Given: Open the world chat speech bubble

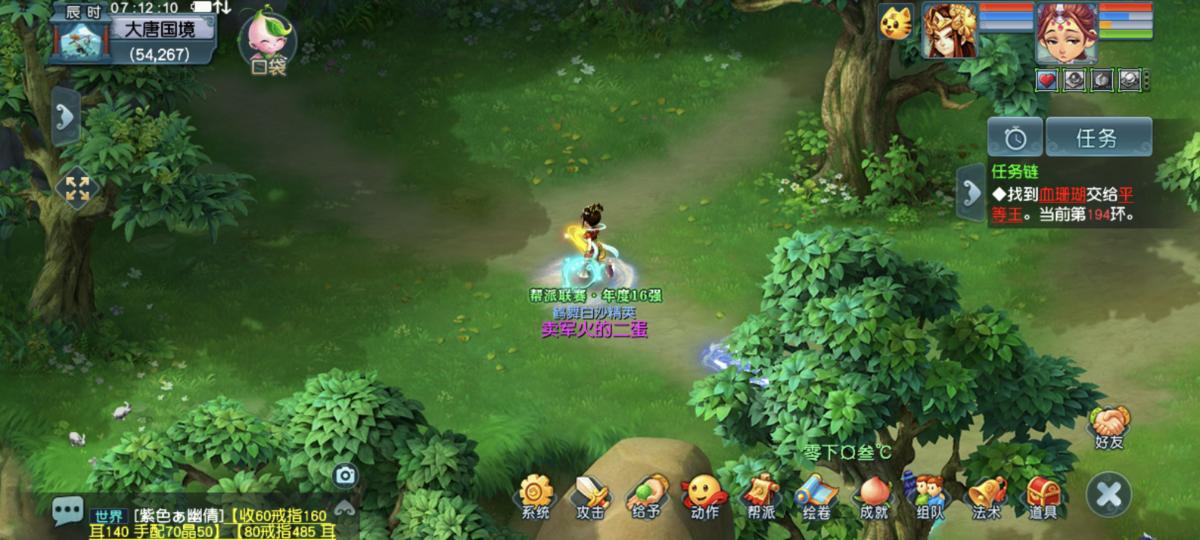Looking at the screenshot, I should (68, 513).
